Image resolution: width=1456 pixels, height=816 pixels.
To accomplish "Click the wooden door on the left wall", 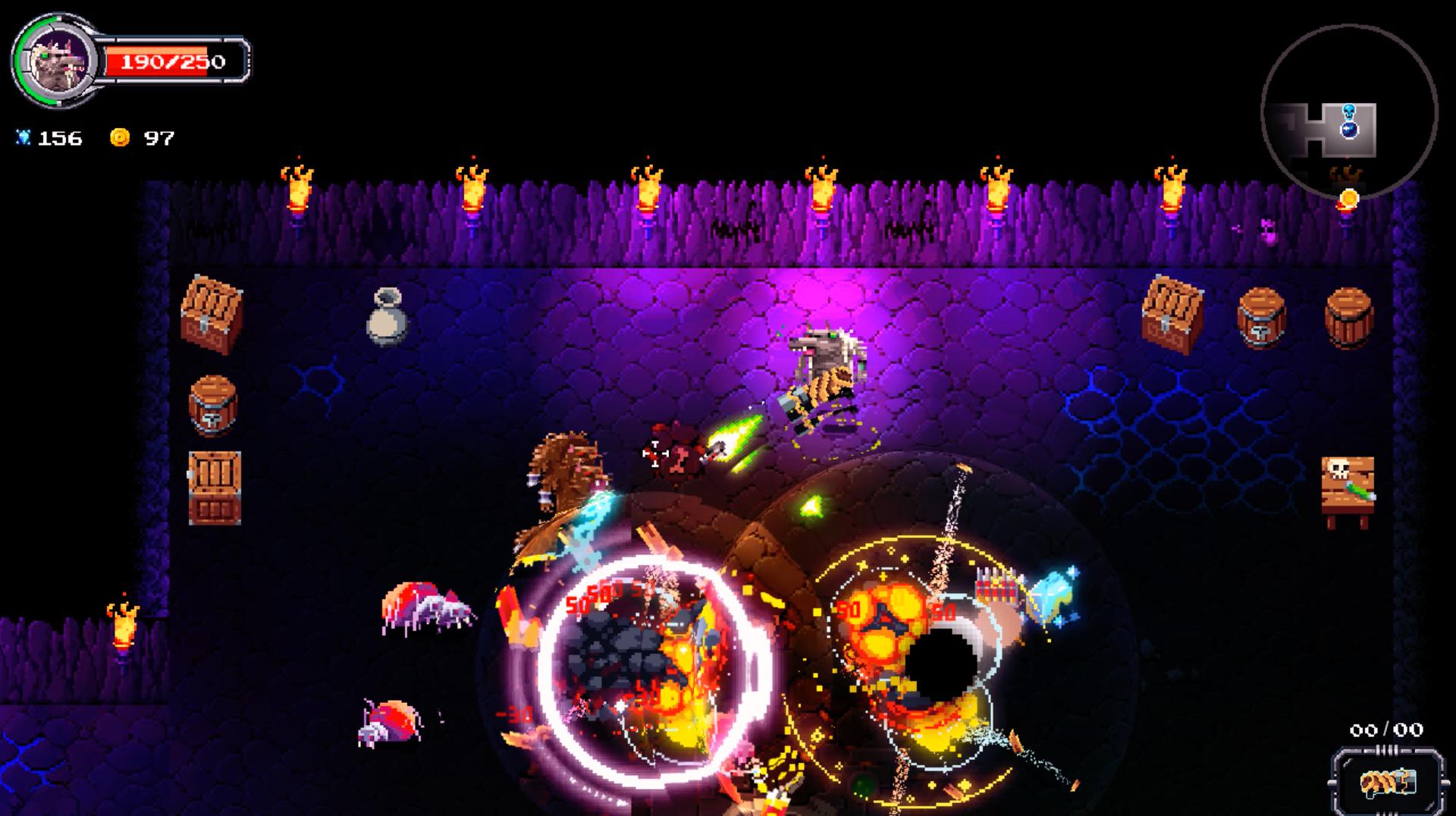I will (213, 485).
